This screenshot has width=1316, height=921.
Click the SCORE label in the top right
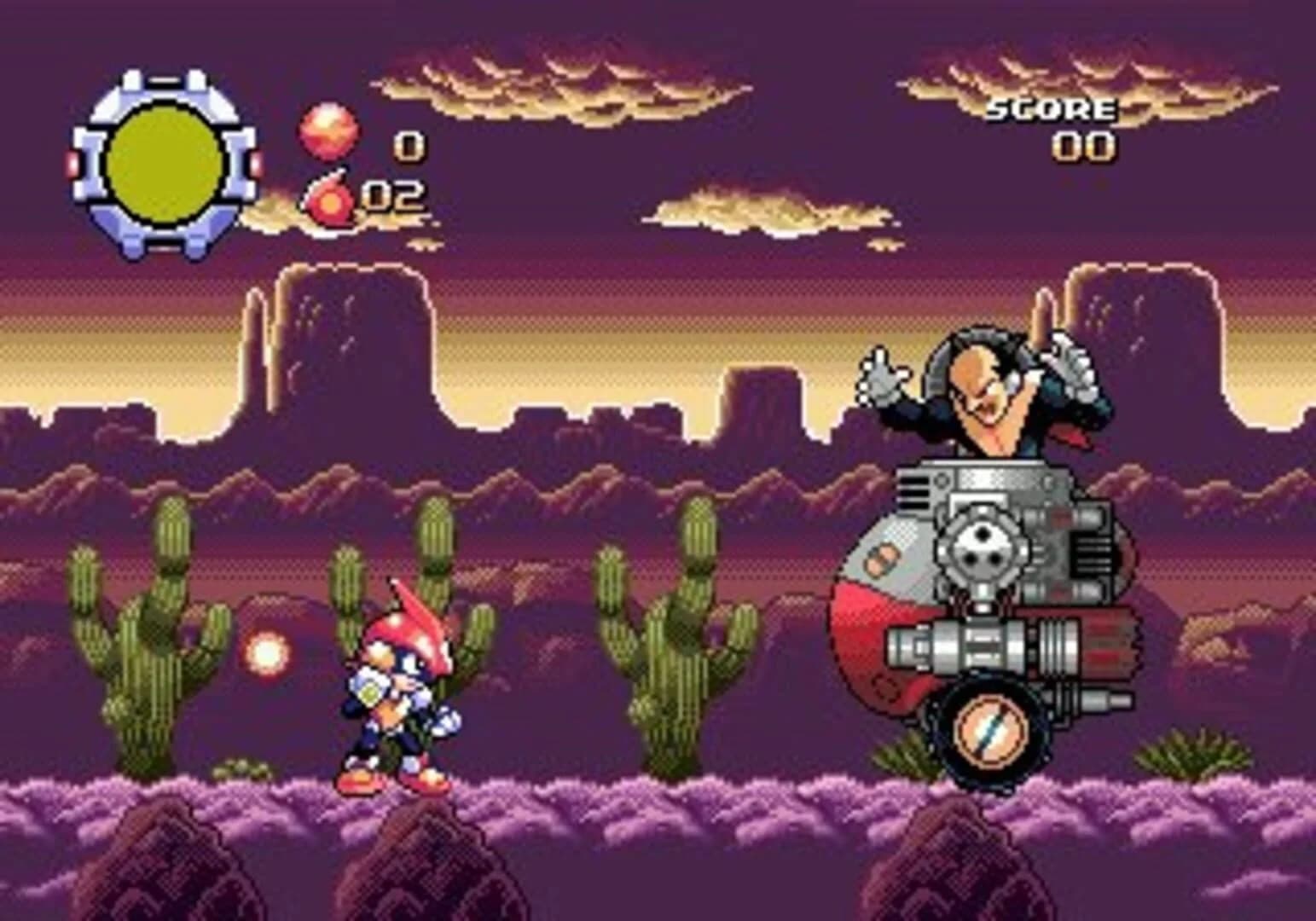[x=1051, y=109]
